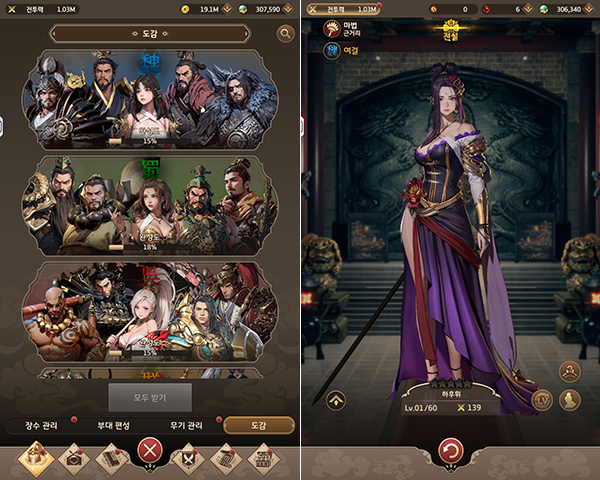Screen dimensions: 600x480
Task: Claim all rewards with 모두 받기
Action: [149, 397]
